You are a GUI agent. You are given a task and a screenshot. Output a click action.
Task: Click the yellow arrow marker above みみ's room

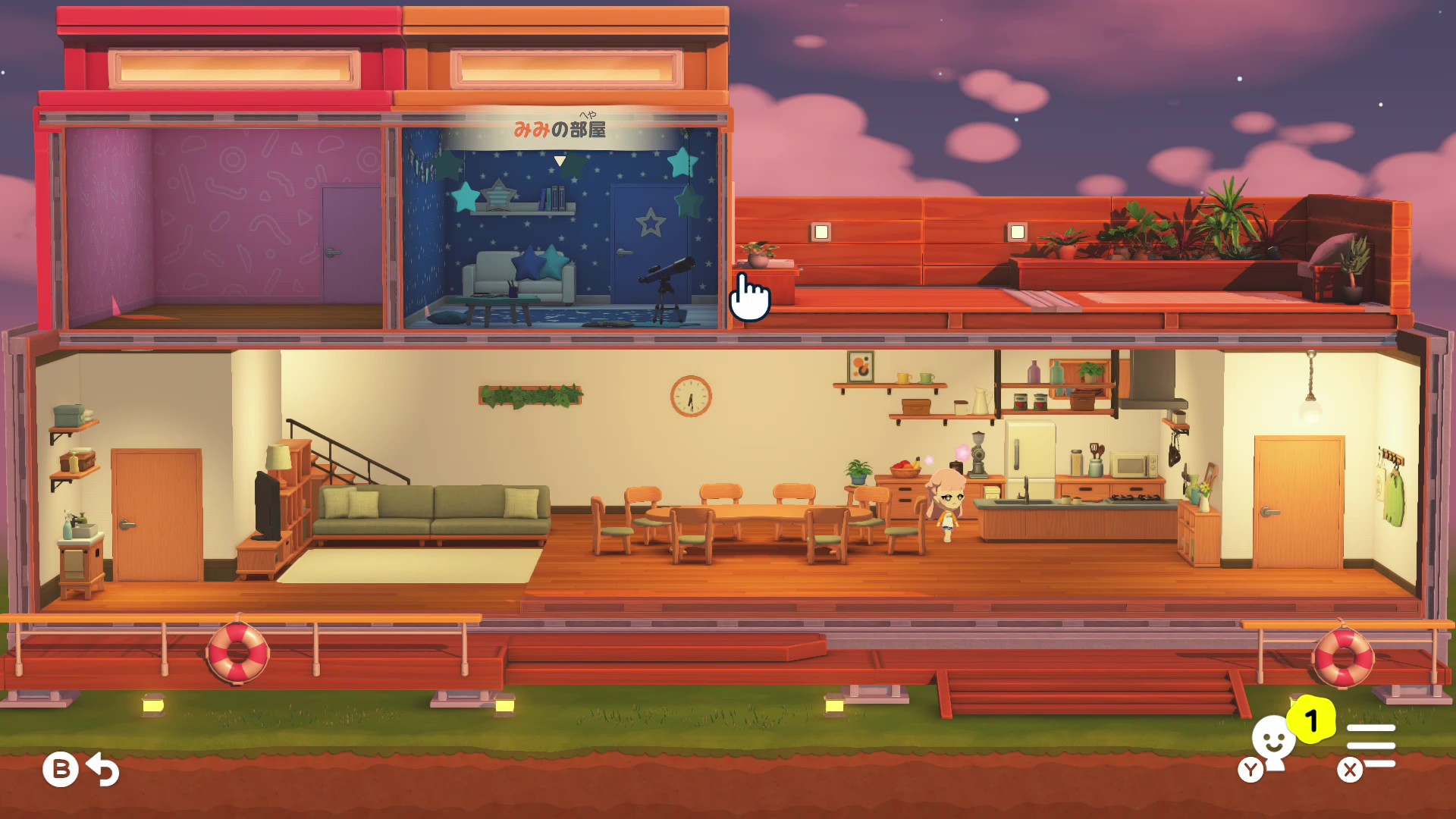(x=561, y=160)
